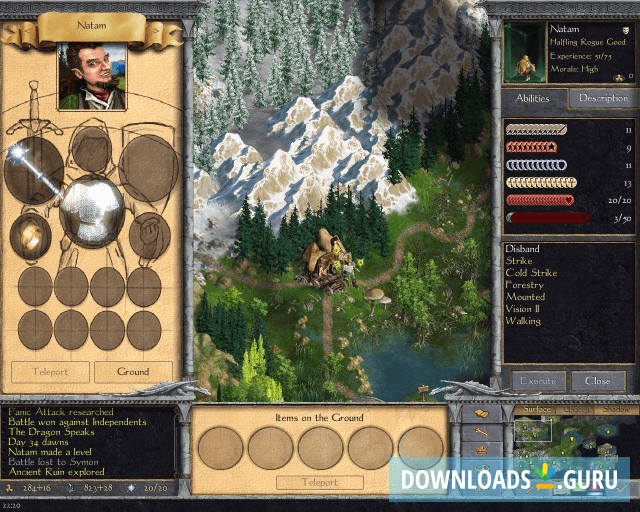Choose Vision II from the list
Viewport: 640px width, 512px height.
[523, 309]
